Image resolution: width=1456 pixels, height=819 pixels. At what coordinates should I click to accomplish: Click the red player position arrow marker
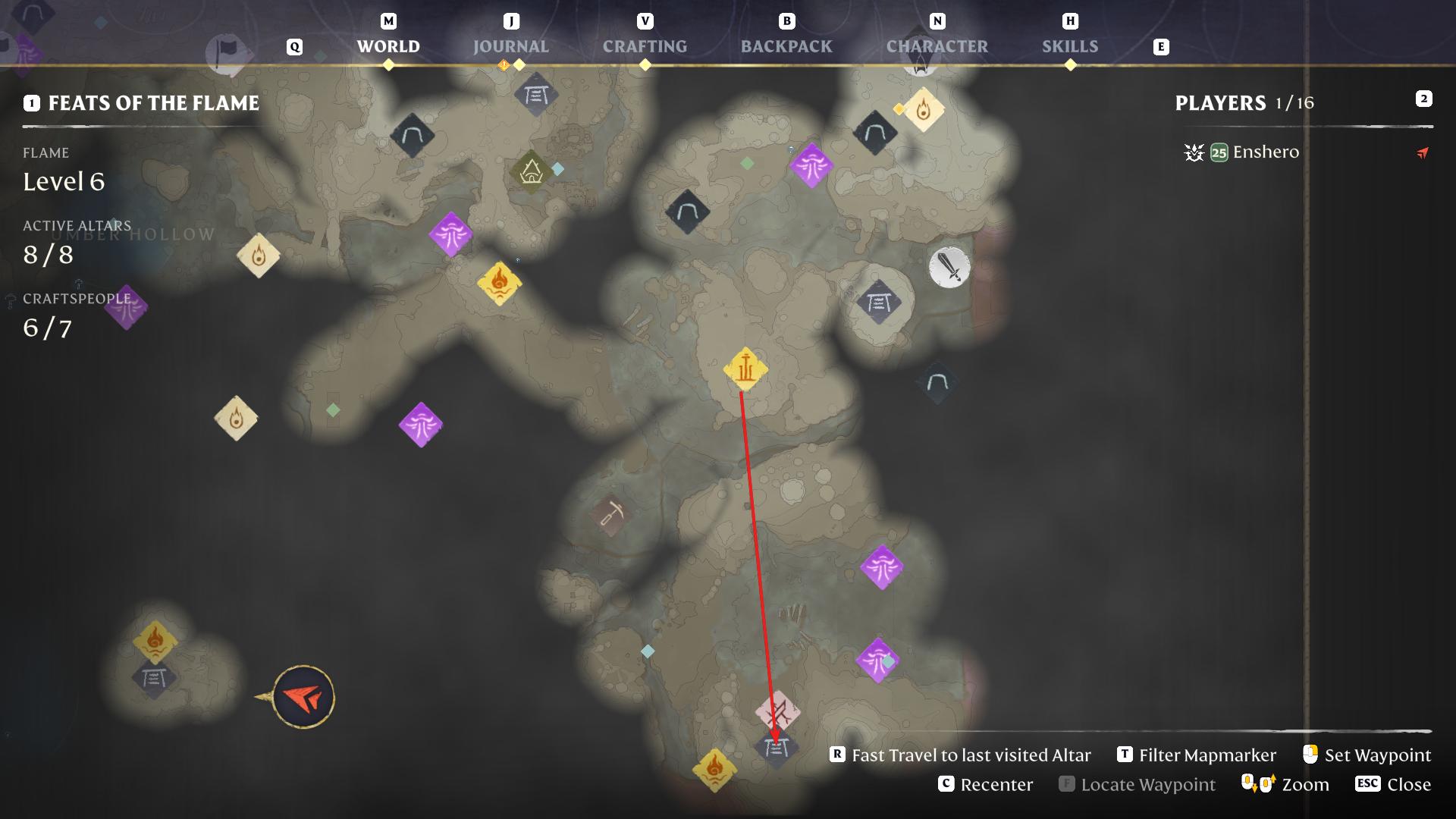coord(303,697)
